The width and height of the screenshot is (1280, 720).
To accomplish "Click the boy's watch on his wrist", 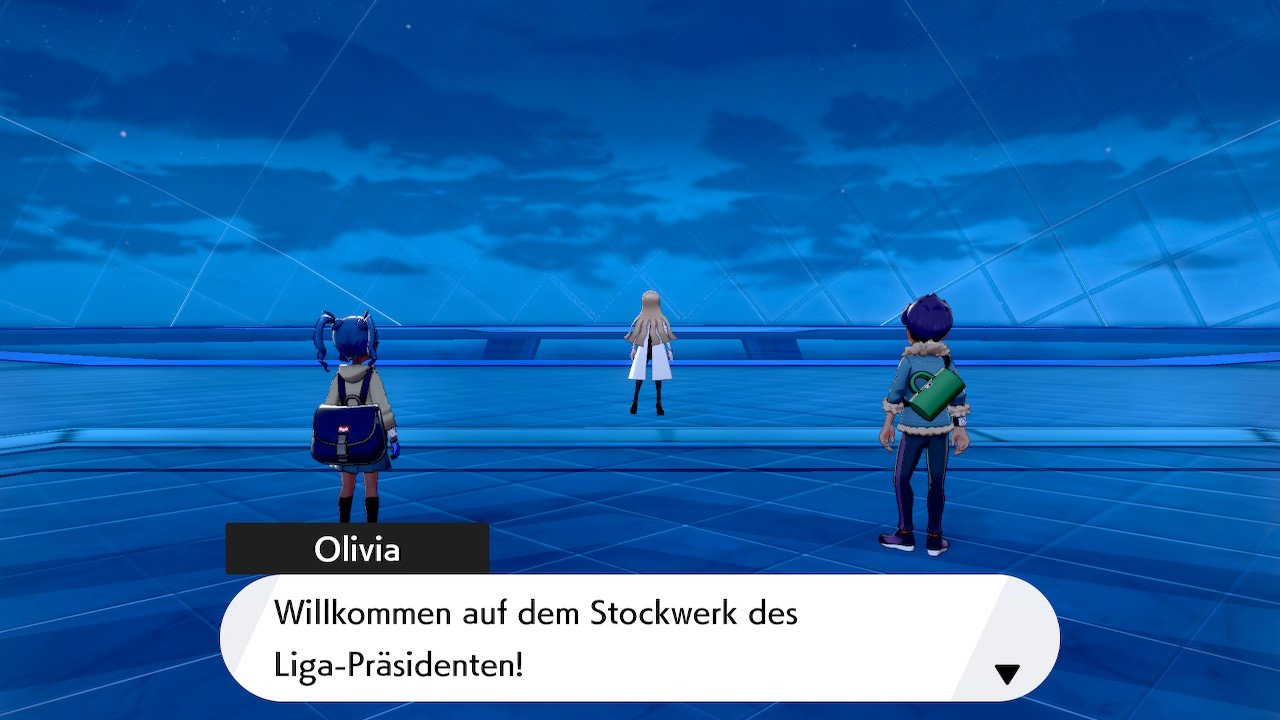I will pyautogui.click(x=960, y=422).
